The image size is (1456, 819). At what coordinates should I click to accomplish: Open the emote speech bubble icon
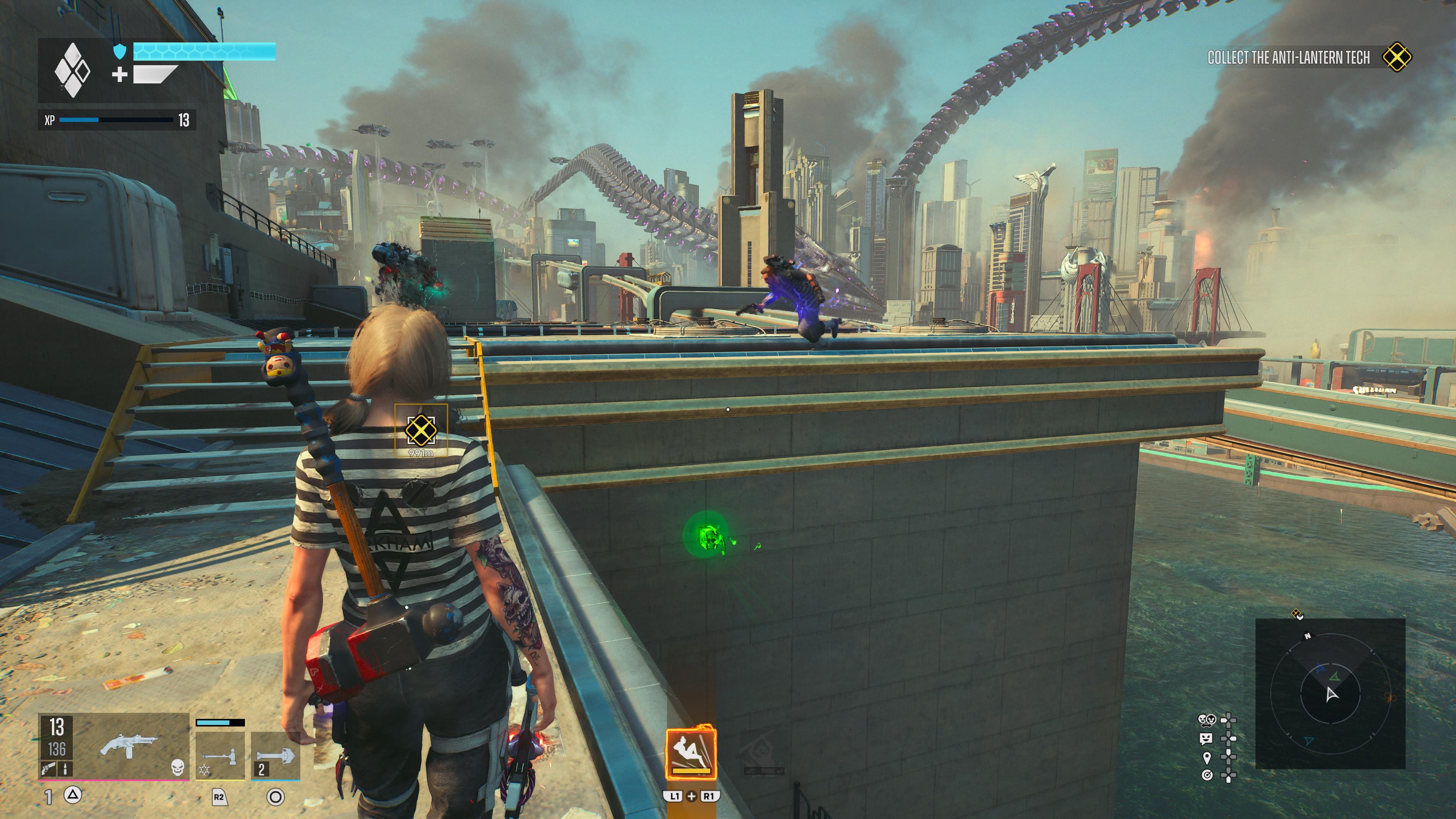point(1206,738)
